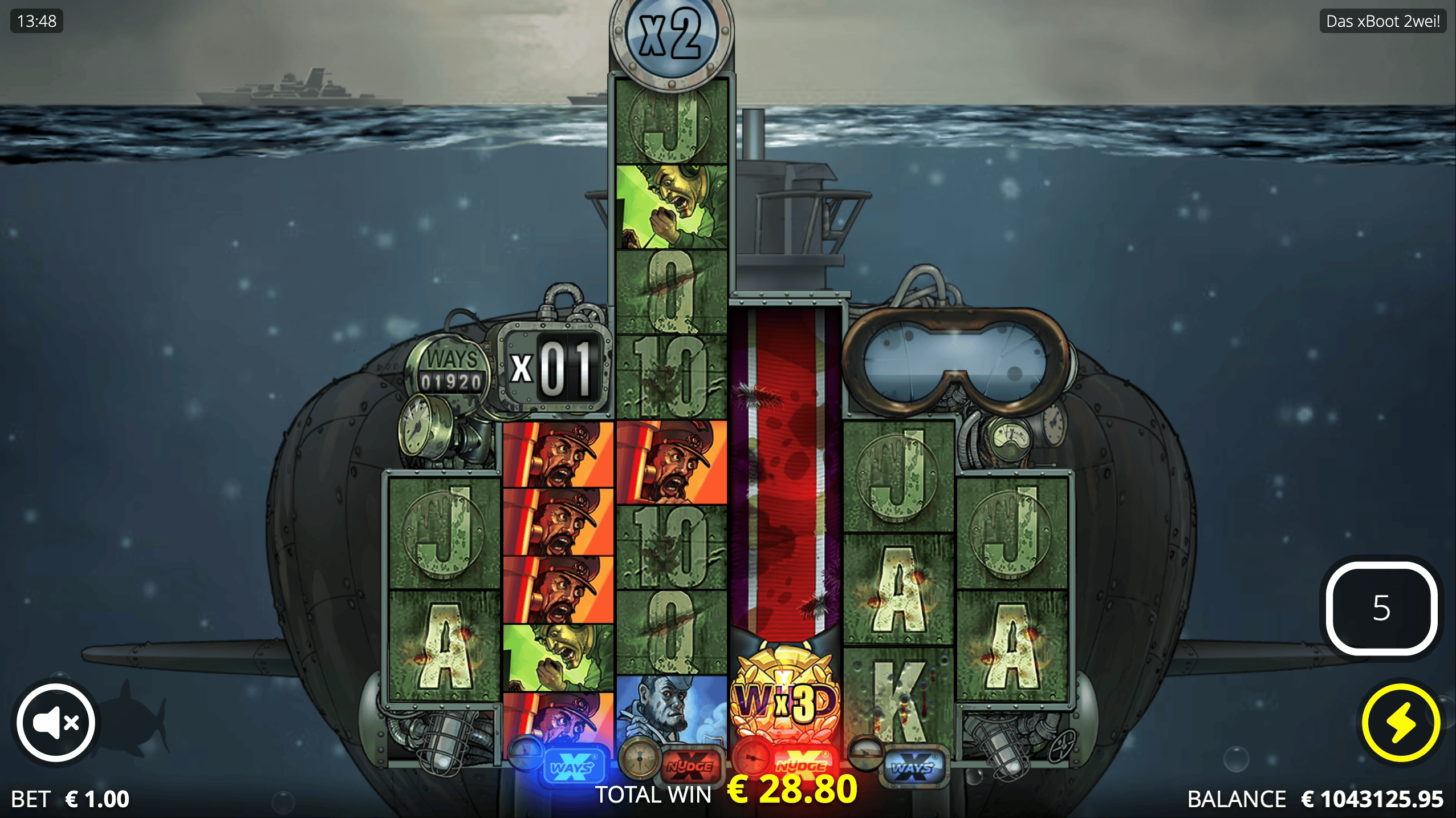Click the 13:48 clock label
This screenshot has height=818, width=1456.
point(36,22)
